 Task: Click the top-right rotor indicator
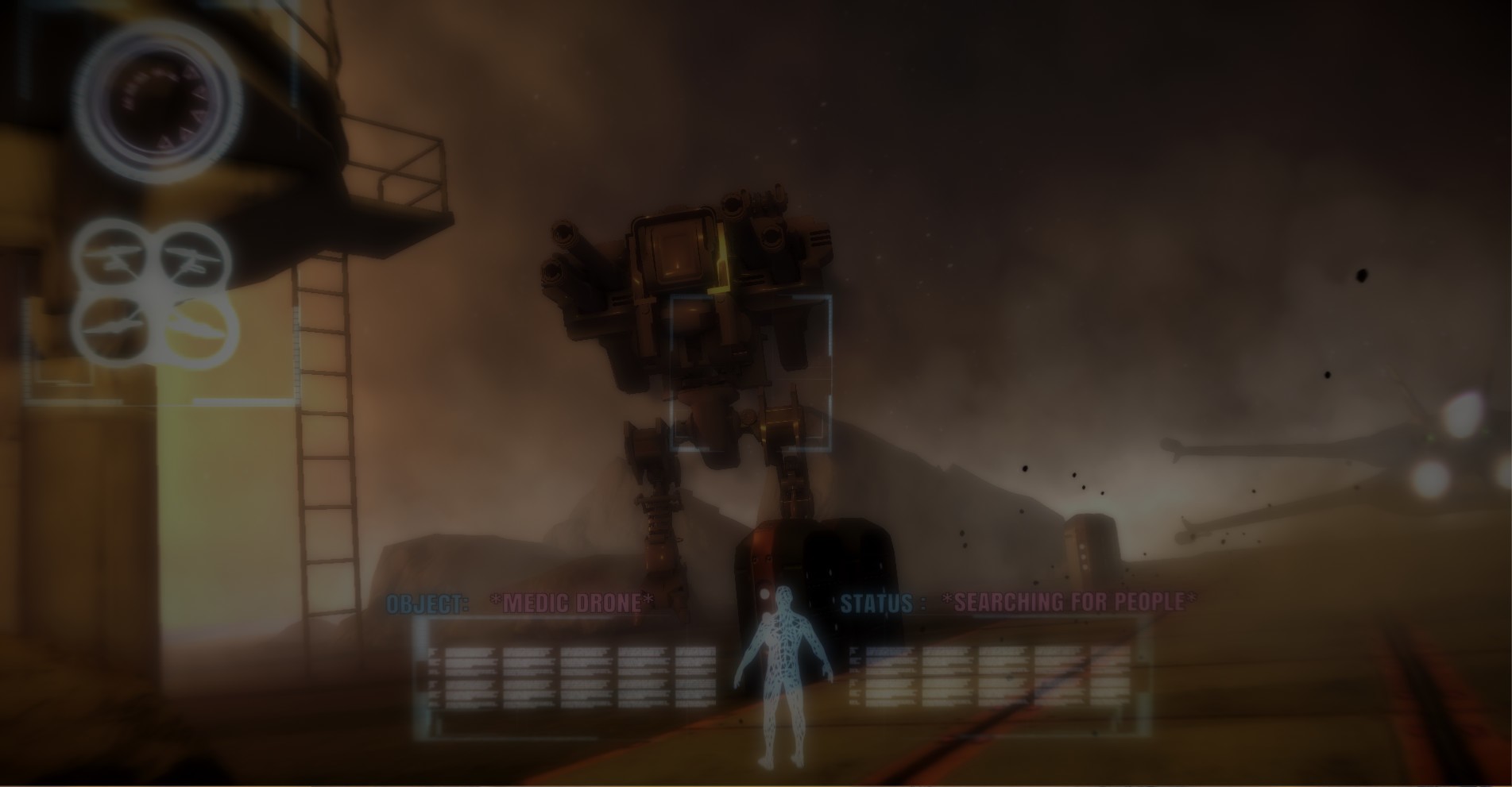(x=192, y=258)
